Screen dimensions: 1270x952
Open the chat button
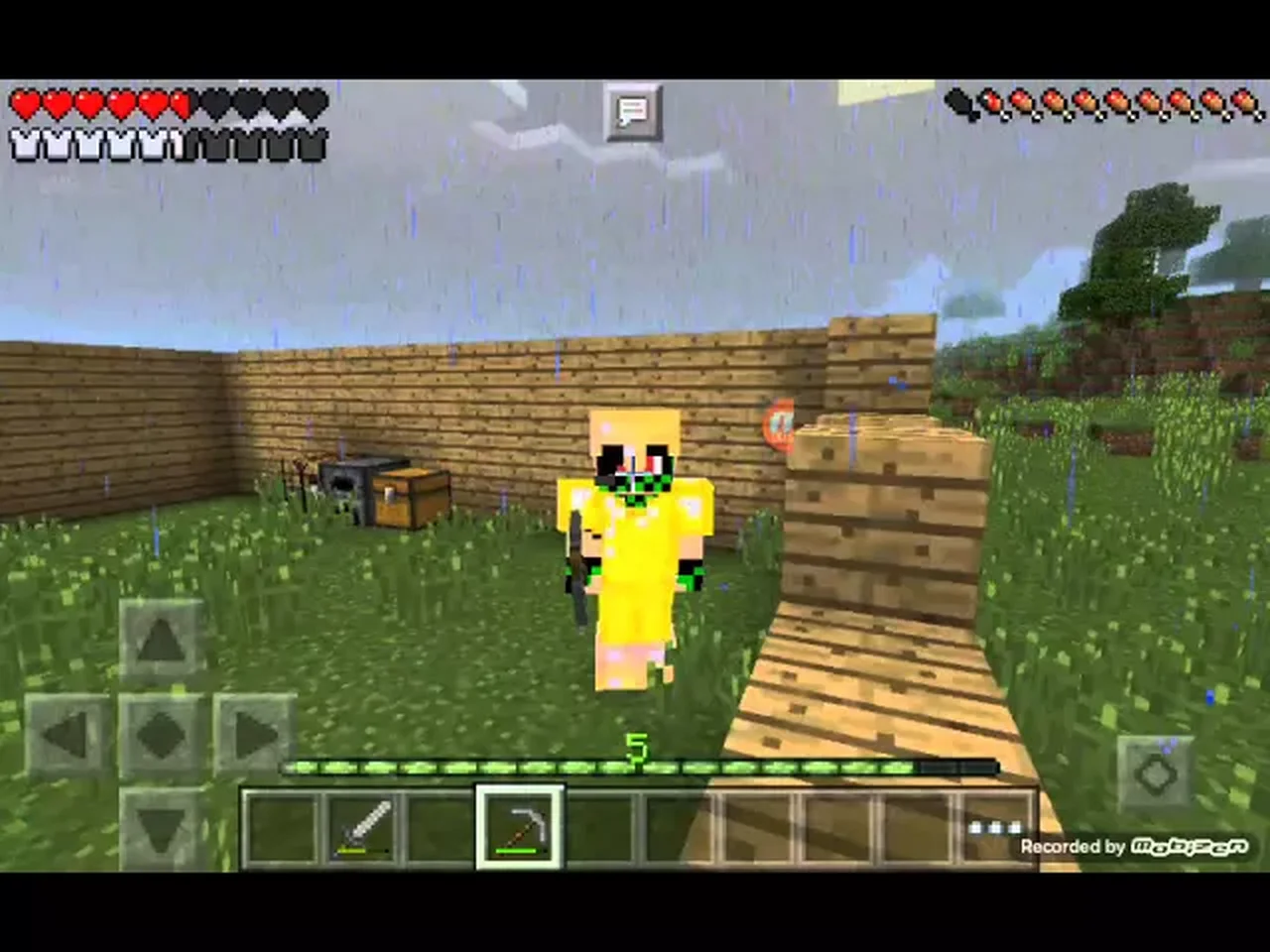pyautogui.click(x=632, y=111)
